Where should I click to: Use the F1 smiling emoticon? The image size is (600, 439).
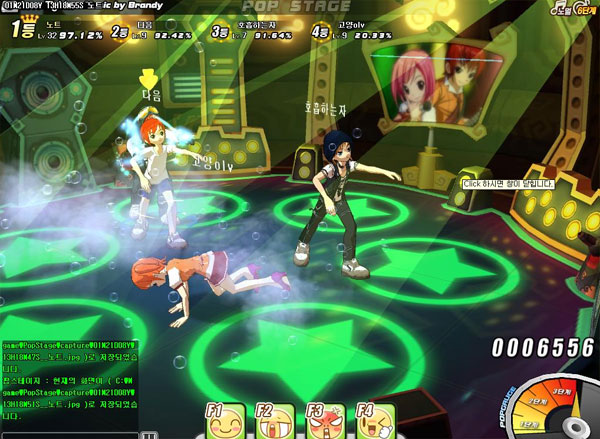tap(225, 422)
